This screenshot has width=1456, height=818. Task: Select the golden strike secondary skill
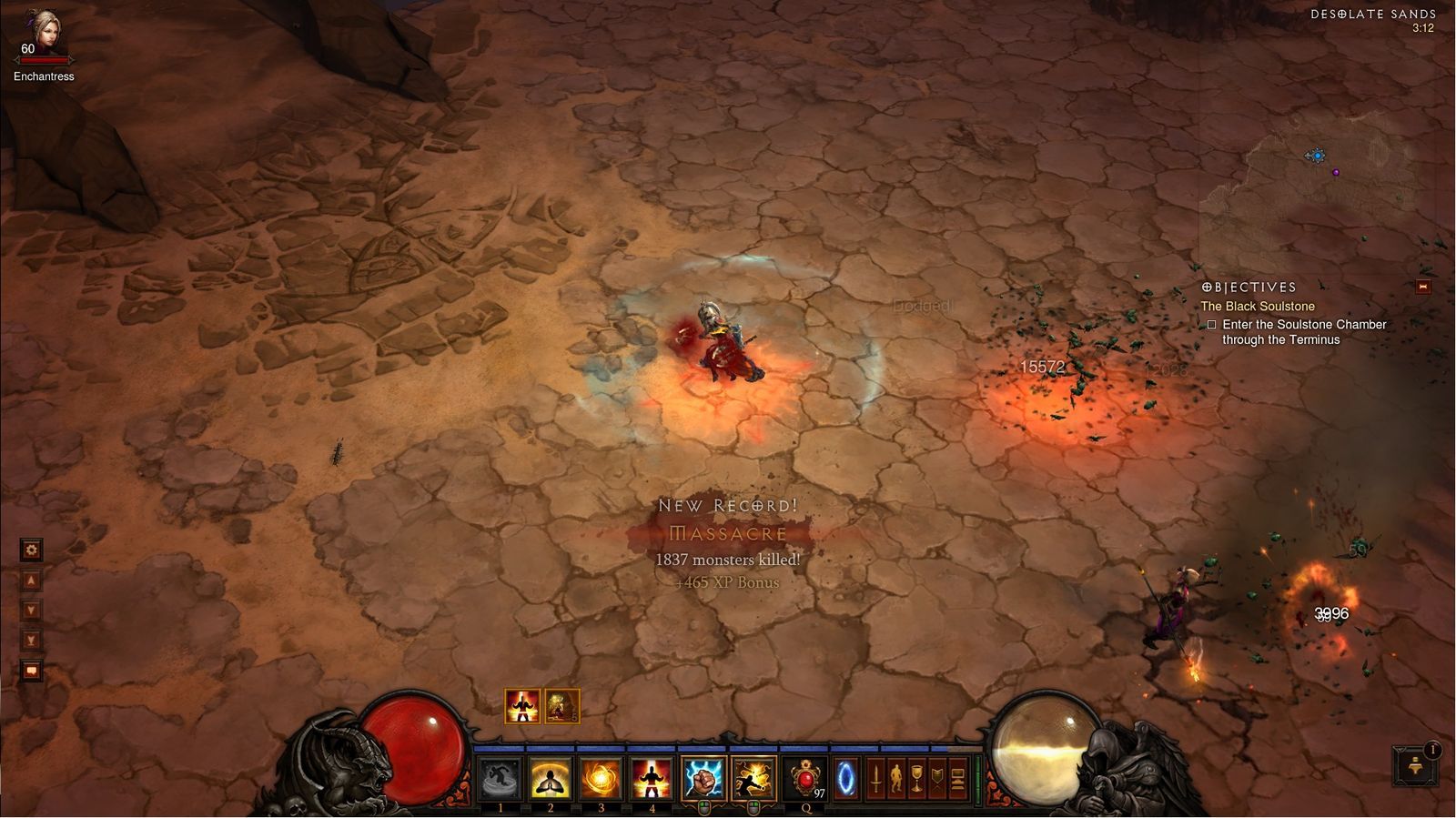753,779
